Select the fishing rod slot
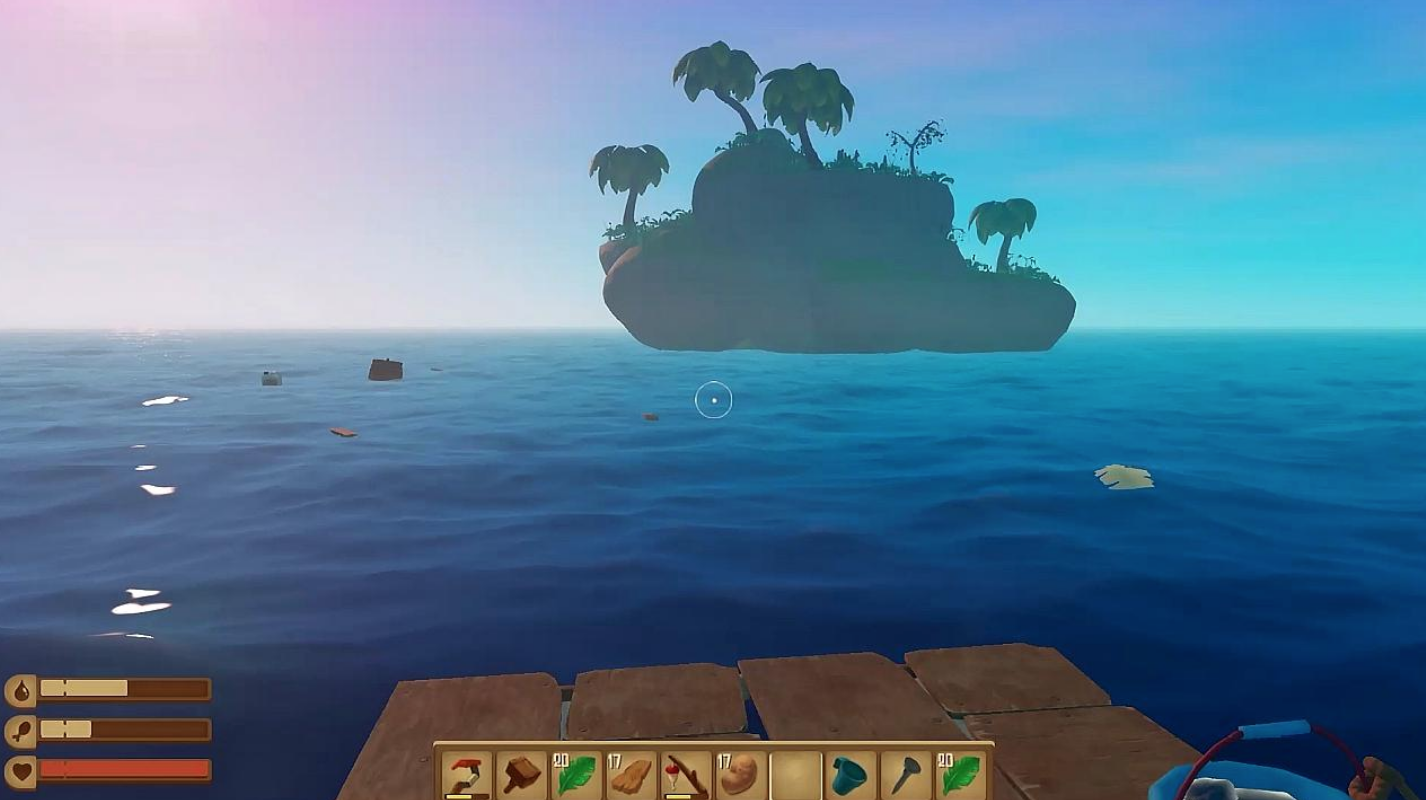The image size is (1426, 800). pos(686,775)
